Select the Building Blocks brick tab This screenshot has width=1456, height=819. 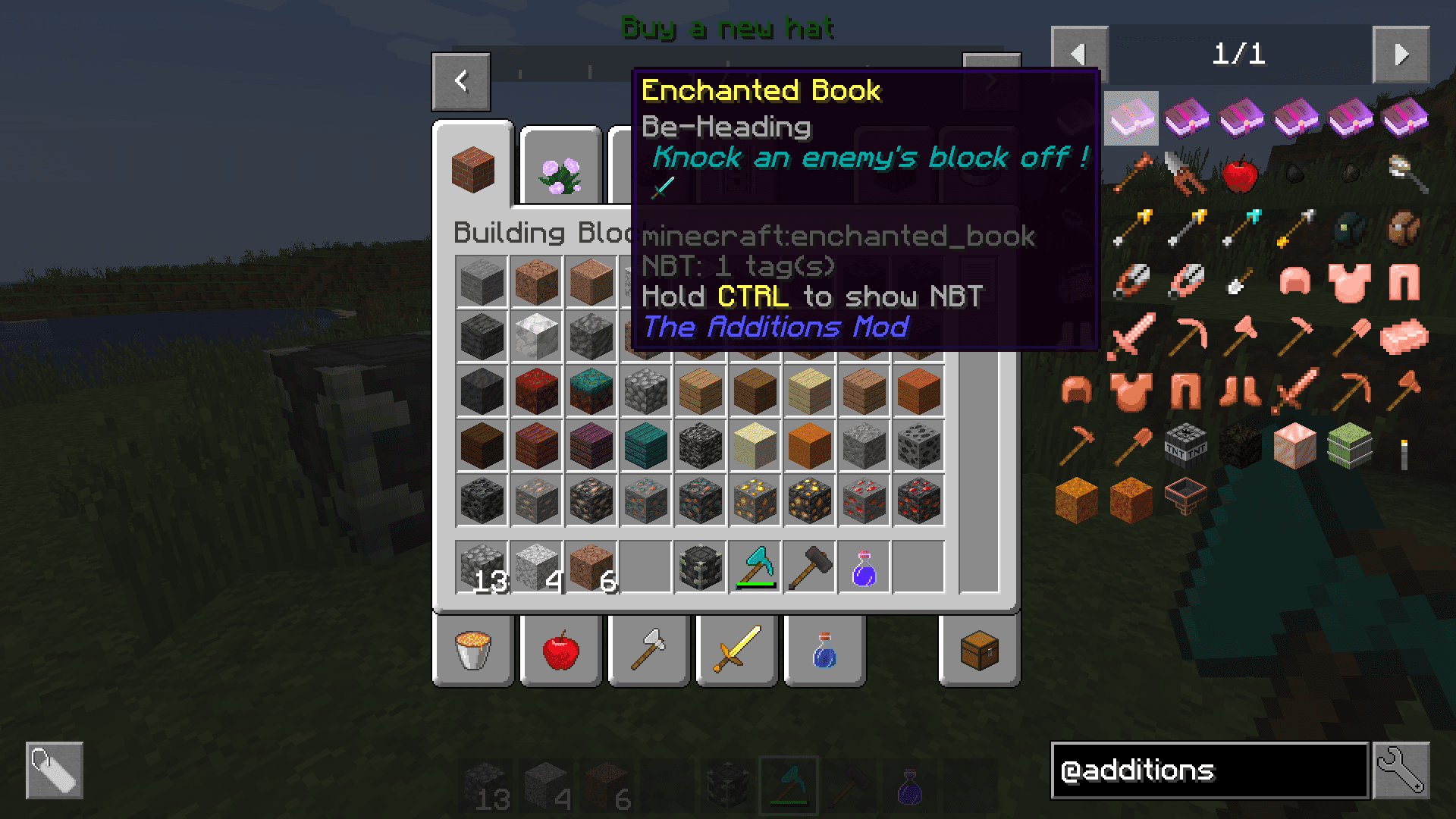tap(473, 169)
